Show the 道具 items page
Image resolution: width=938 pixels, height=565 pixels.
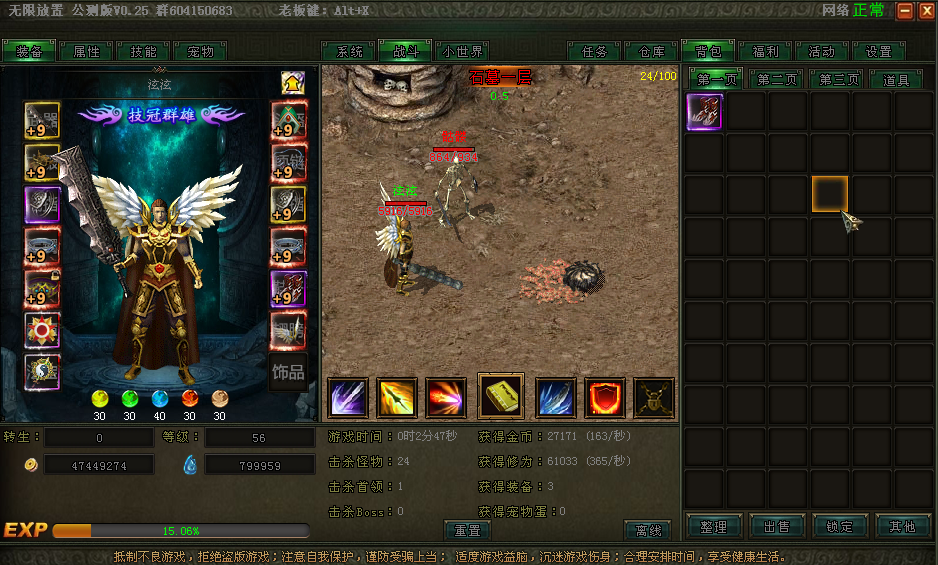click(x=896, y=80)
